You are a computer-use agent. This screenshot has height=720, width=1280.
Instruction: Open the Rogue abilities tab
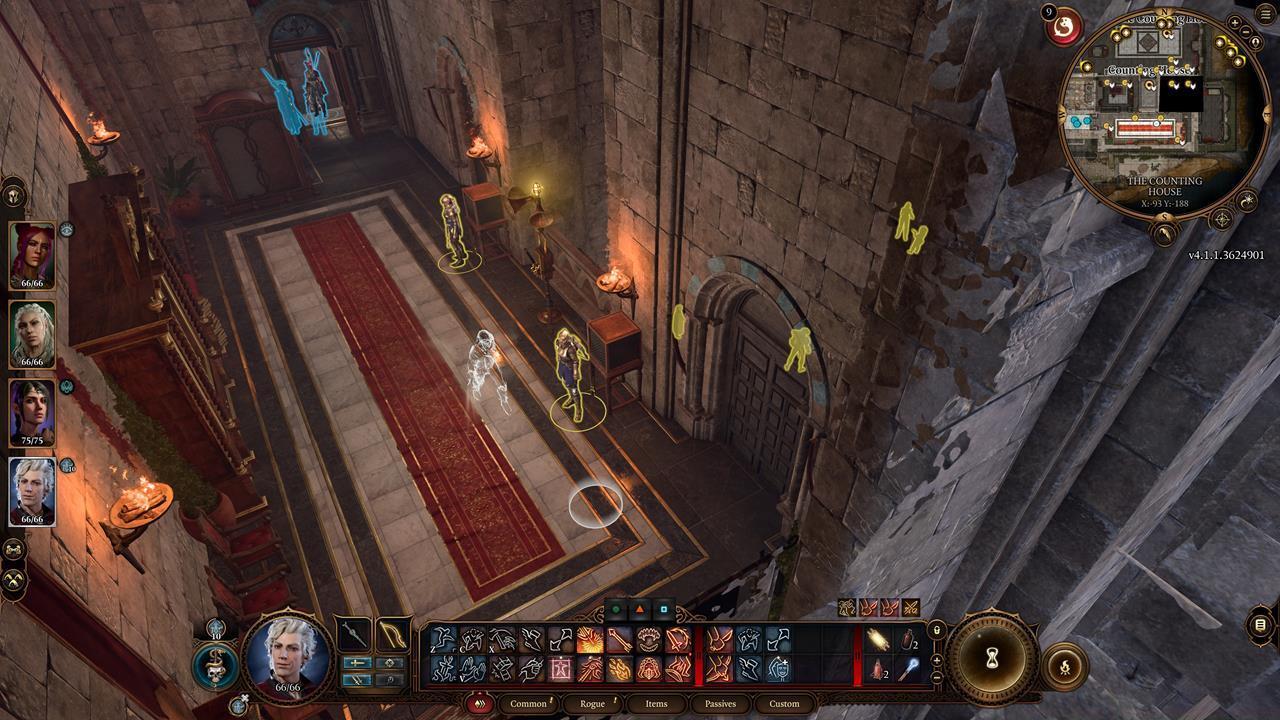pyautogui.click(x=592, y=704)
